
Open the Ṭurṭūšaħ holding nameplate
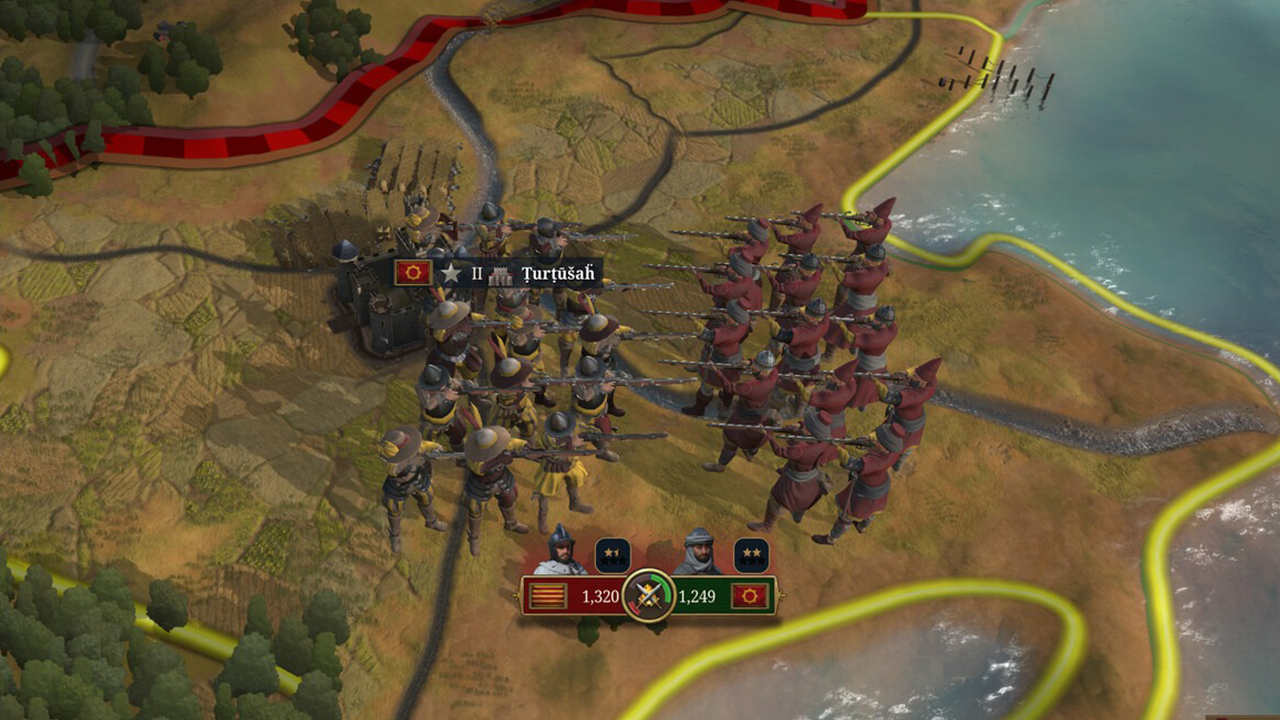tap(557, 273)
